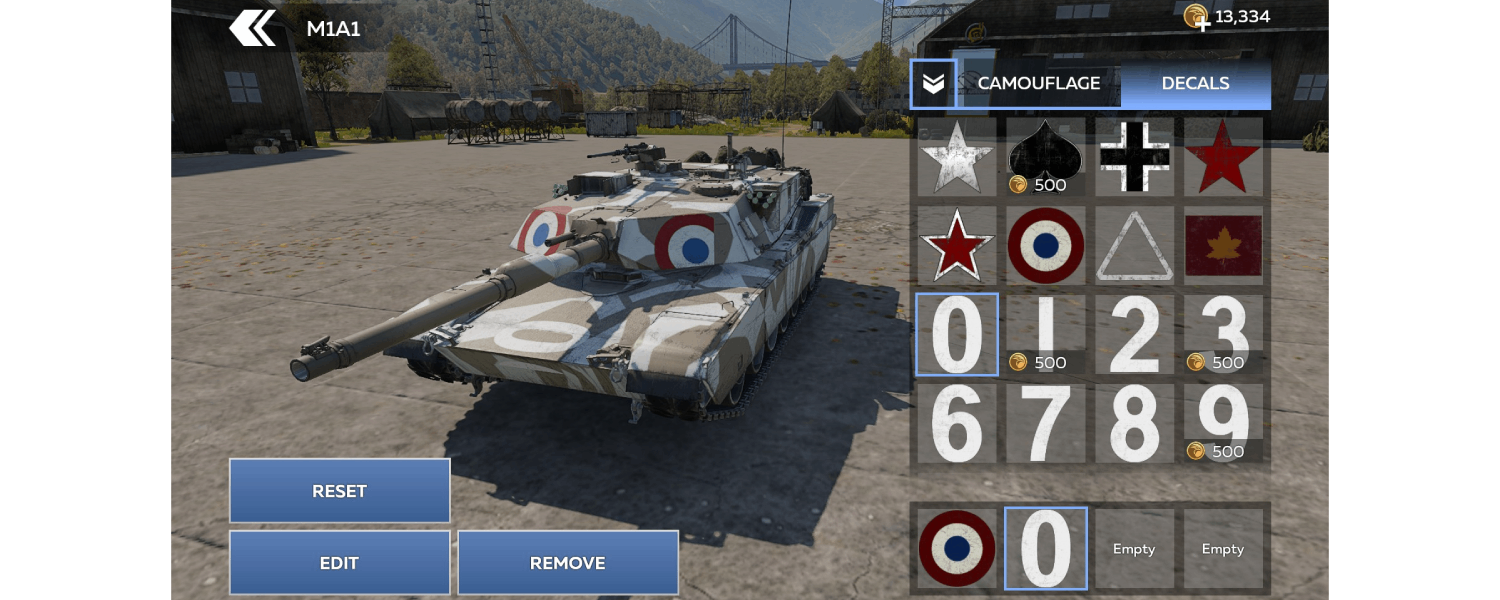Open the Decals tab
Viewport: 1500px width, 600px height.
click(1195, 84)
